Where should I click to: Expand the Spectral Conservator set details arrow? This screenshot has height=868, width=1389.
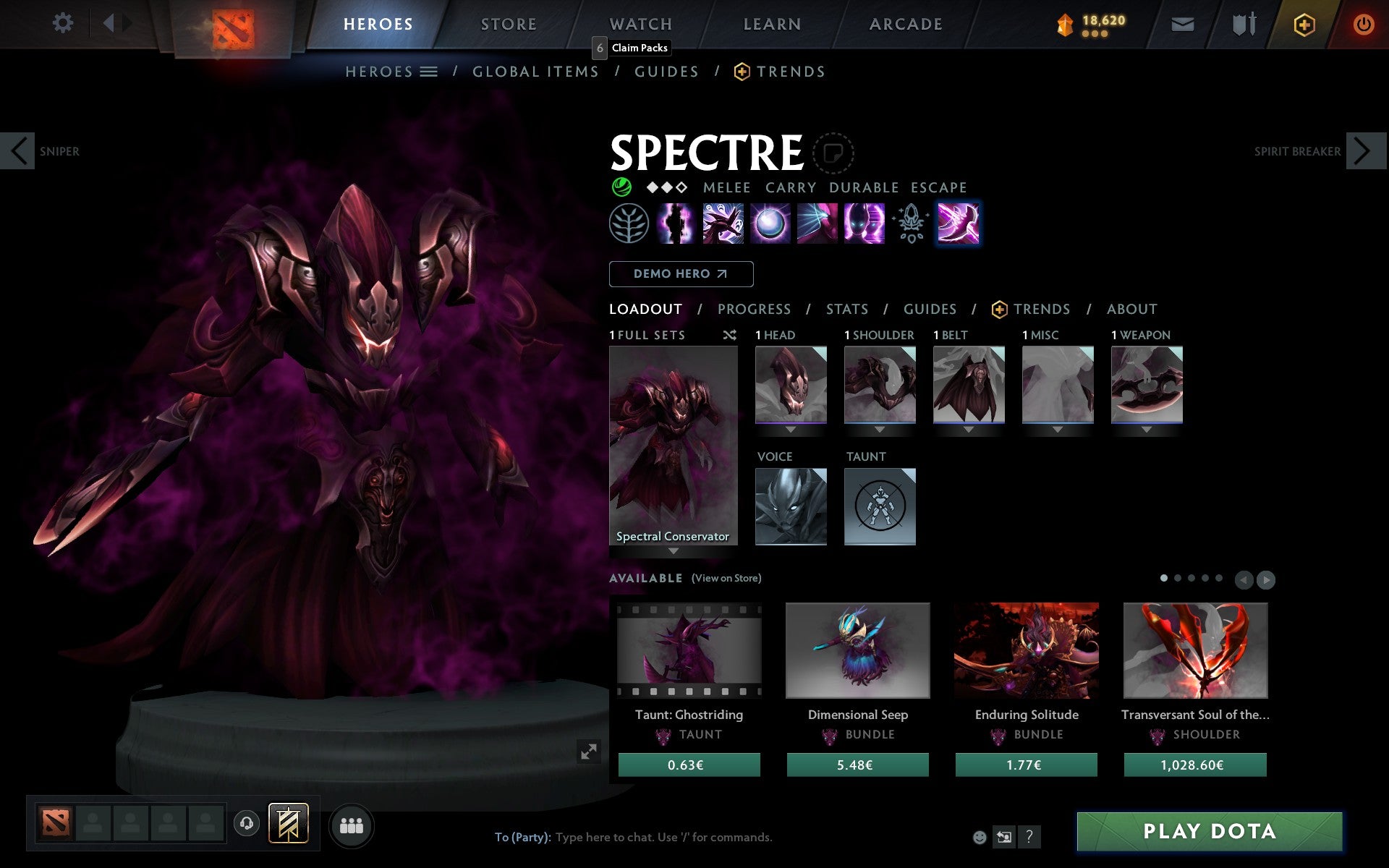tap(674, 550)
